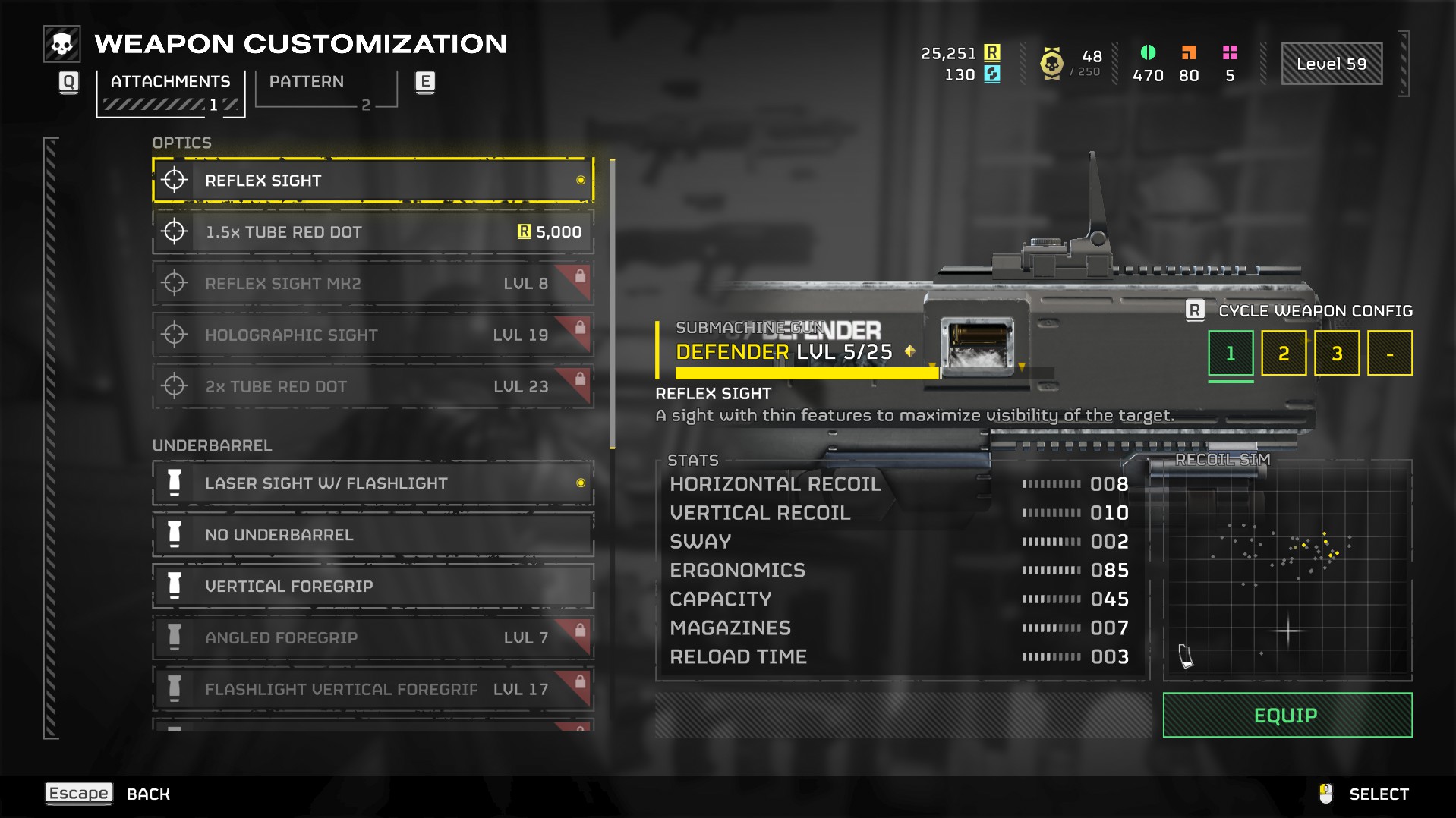This screenshot has width=1456, height=818.
Task: Click the dash weapon config slot
Action: click(x=1389, y=354)
